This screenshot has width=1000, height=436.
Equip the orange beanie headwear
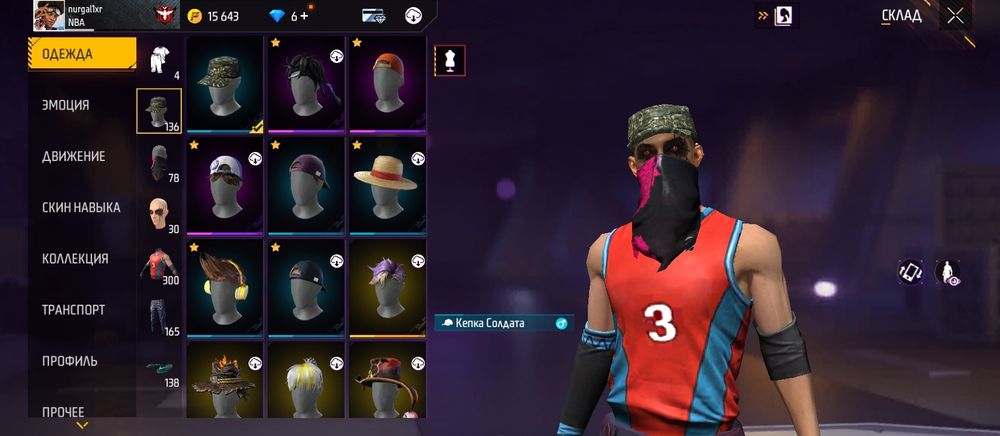point(387,83)
